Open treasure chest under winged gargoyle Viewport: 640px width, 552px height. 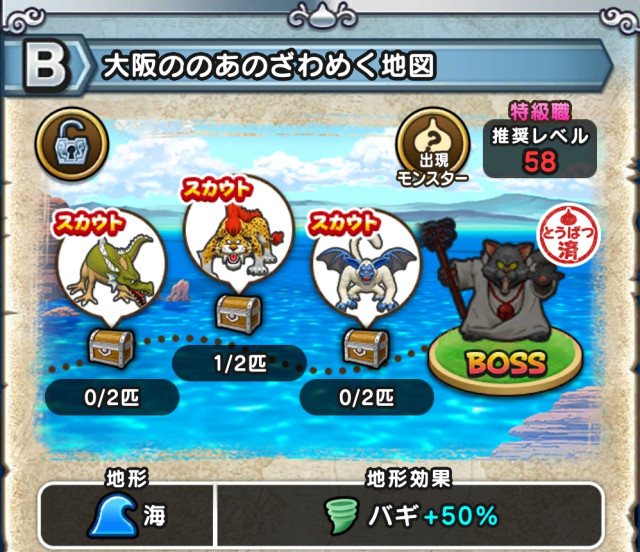coord(364,347)
